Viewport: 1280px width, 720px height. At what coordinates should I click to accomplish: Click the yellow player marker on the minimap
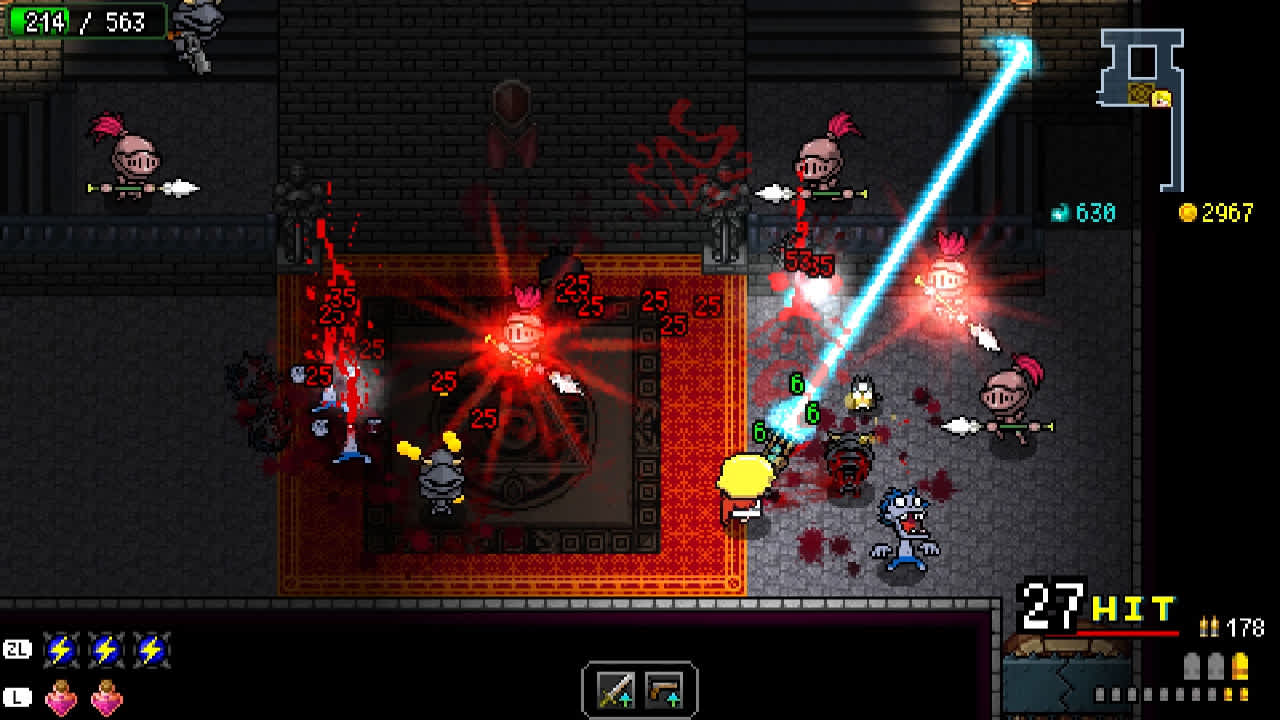[x=1161, y=98]
